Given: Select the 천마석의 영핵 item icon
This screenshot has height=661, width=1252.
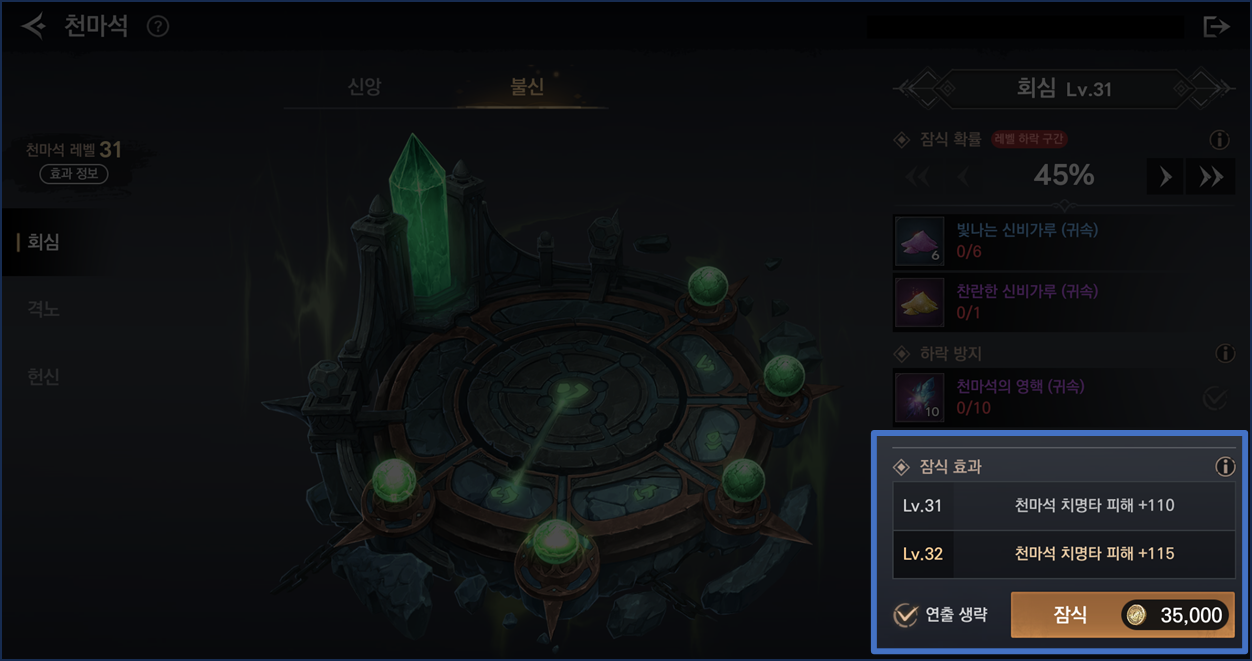Looking at the screenshot, I should pyautogui.click(x=919, y=397).
